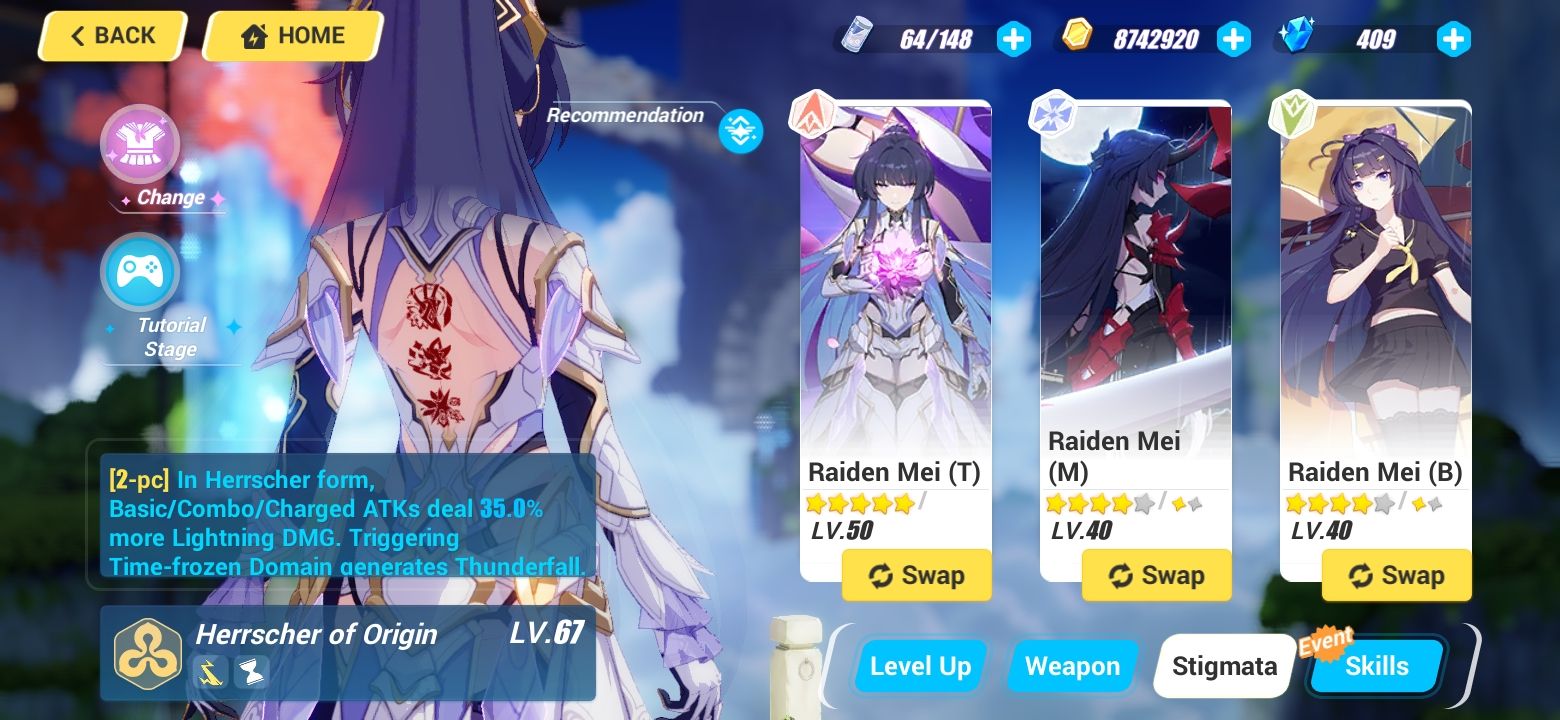Purchase crystals via the crystal plus button
Viewport: 1560px width, 720px height.
[x=1452, y=38]
